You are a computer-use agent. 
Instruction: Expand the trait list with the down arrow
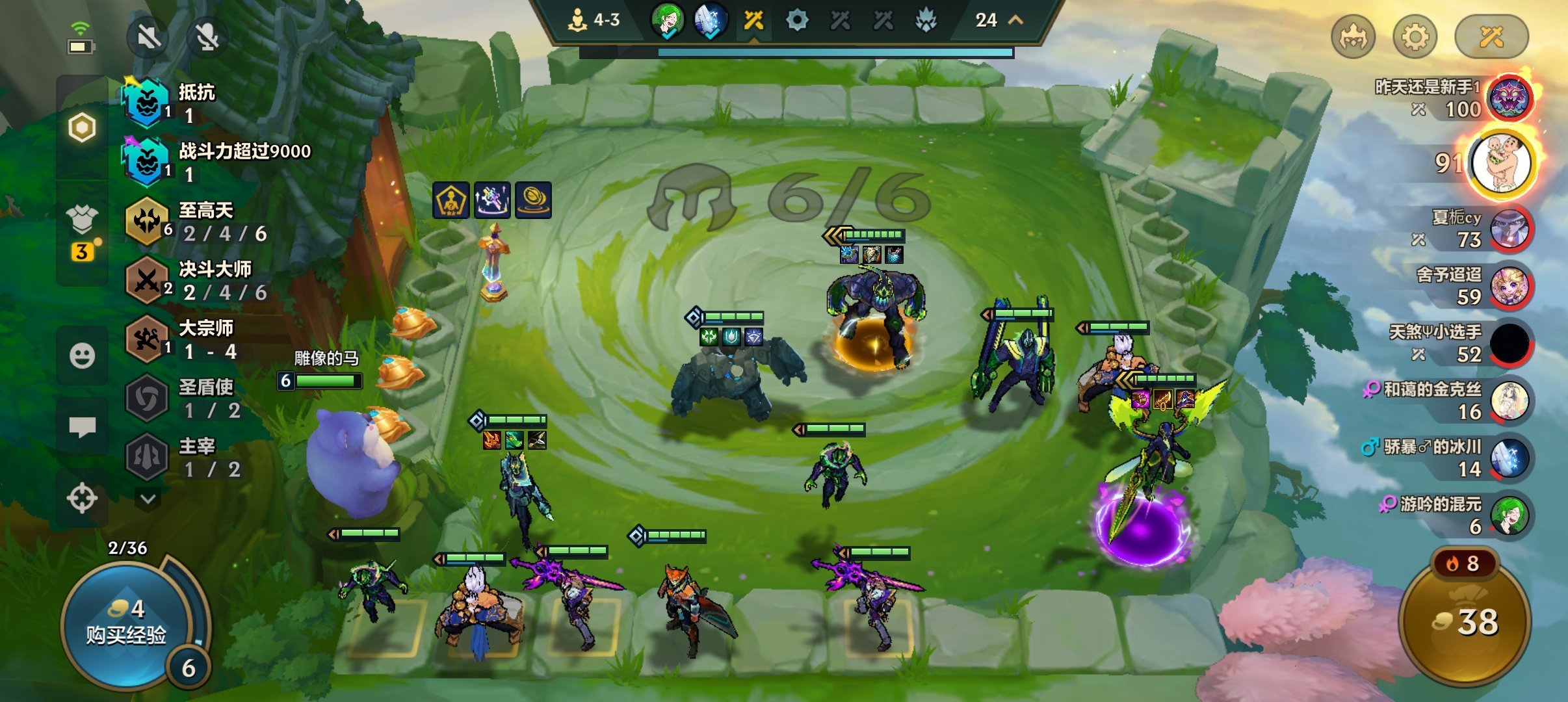[148, 499]
